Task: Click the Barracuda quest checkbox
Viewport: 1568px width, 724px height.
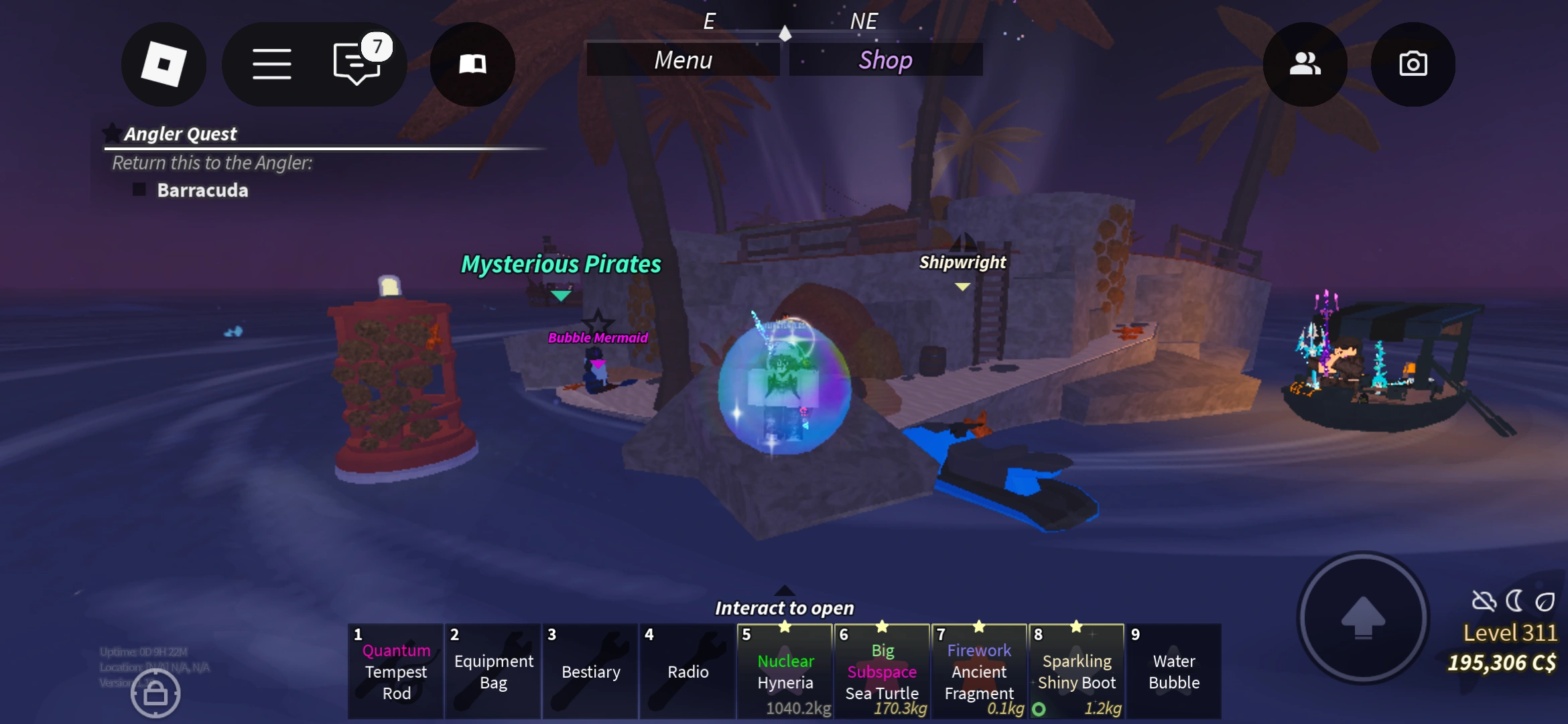Action: pos(139,190)
